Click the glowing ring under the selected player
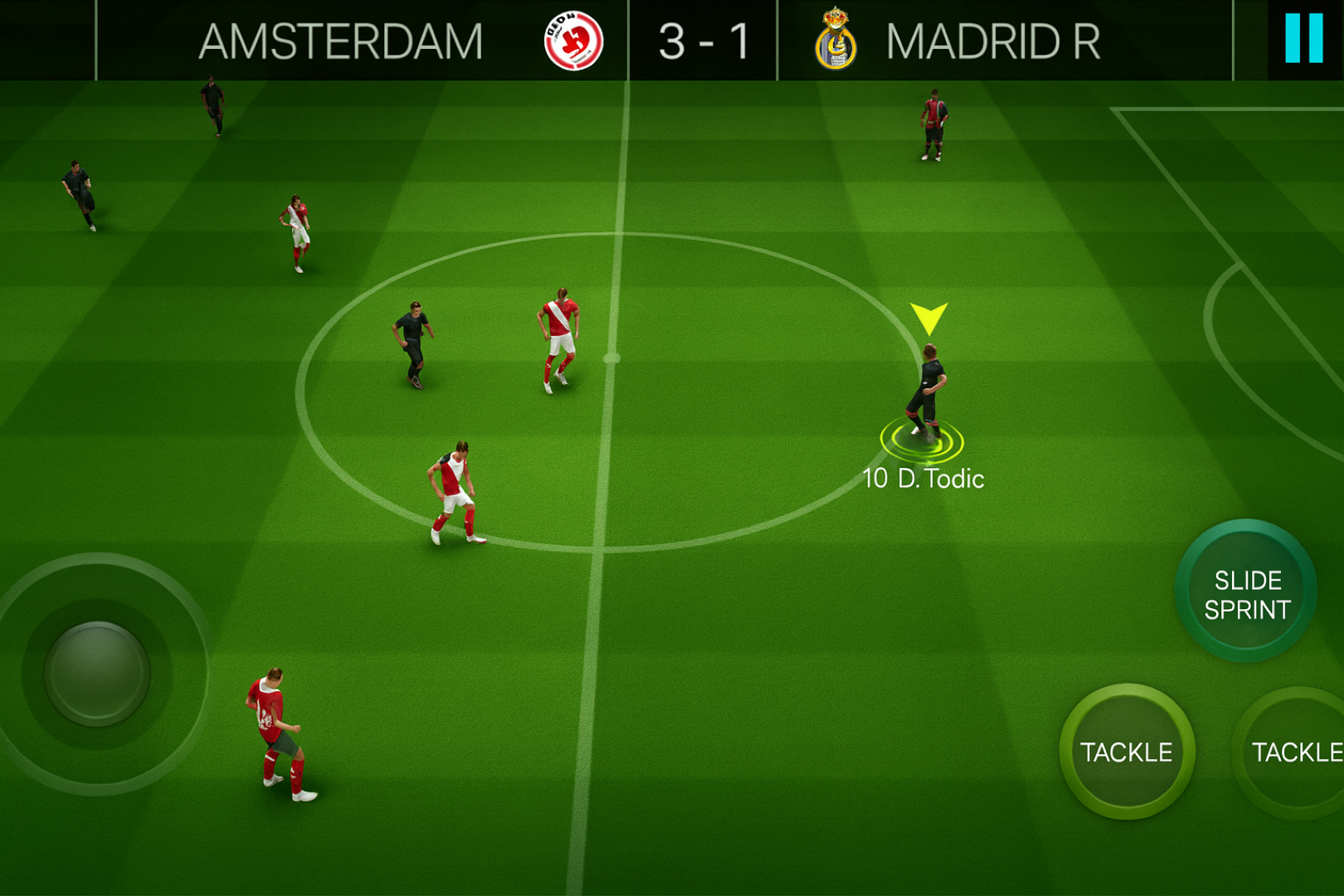Viewport: 1344px width, 896px height. click(x=924, y=440)
